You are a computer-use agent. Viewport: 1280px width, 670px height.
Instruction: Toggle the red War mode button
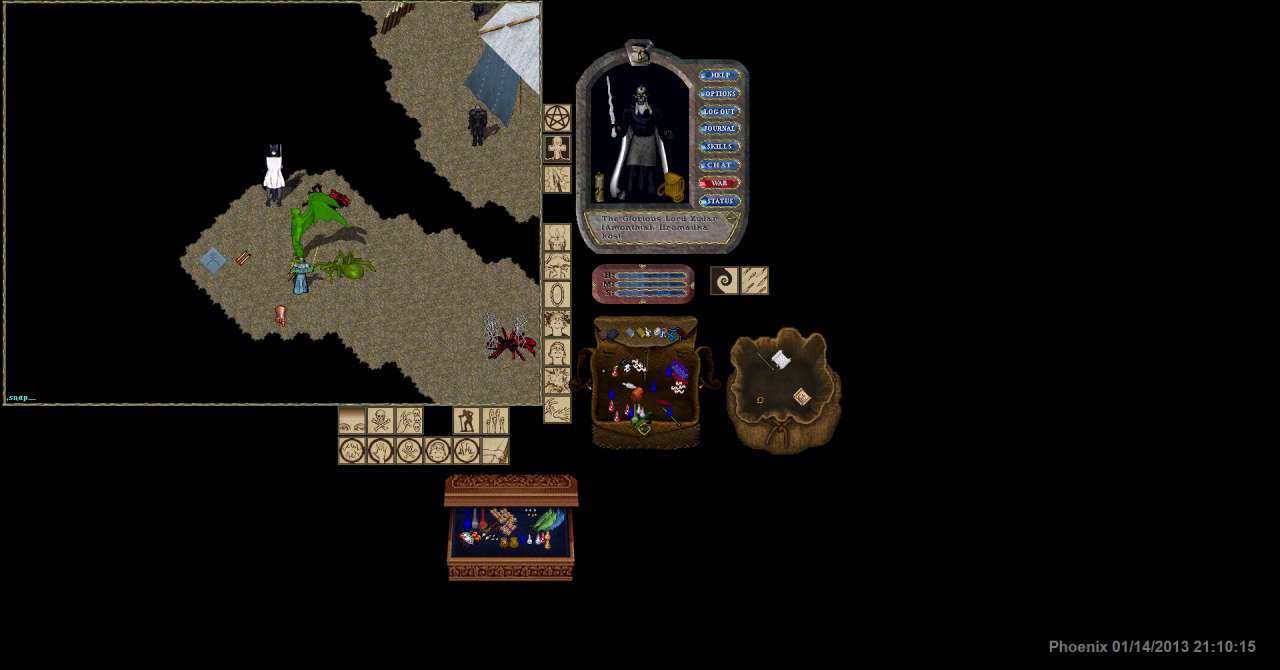click(x=720, y=183)
